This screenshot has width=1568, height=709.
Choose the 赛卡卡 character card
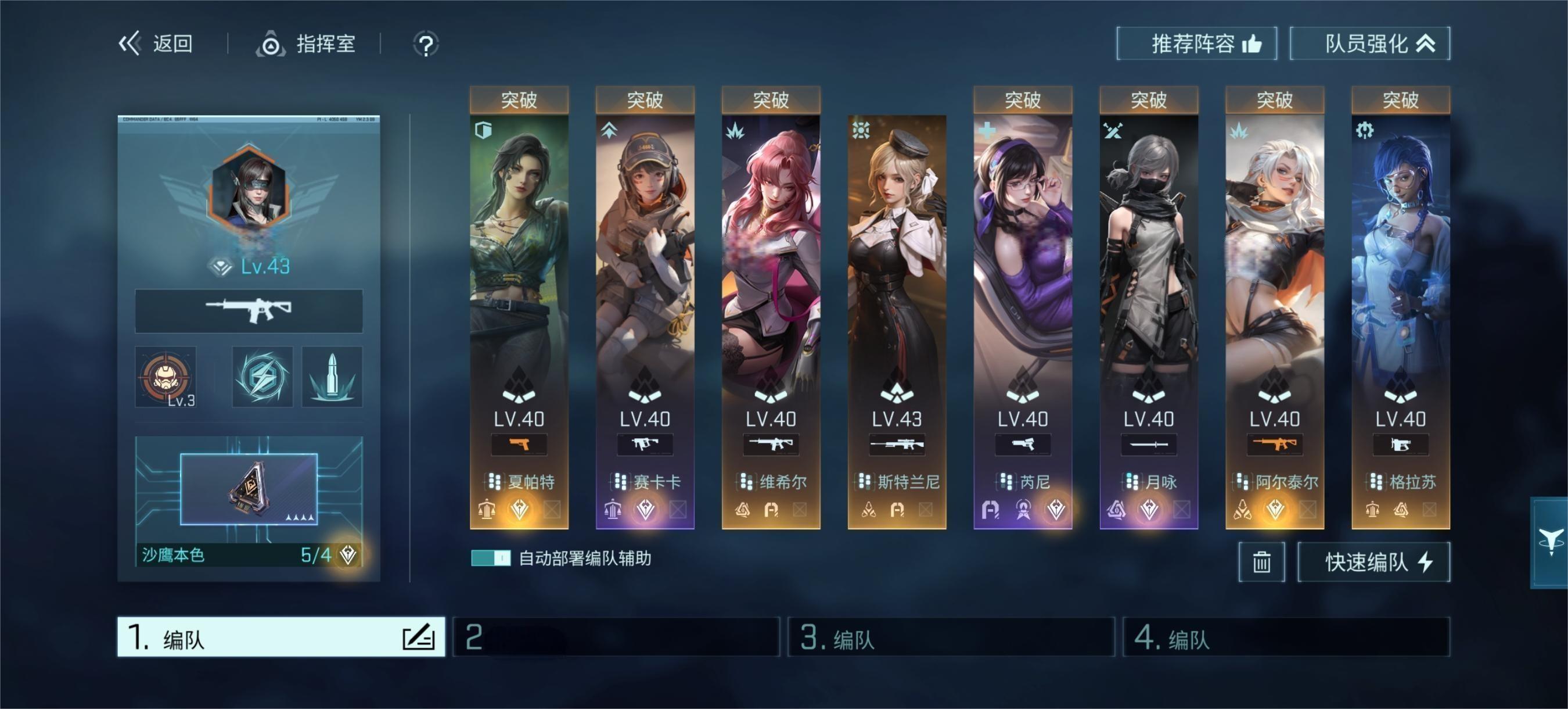coord(645,274)
